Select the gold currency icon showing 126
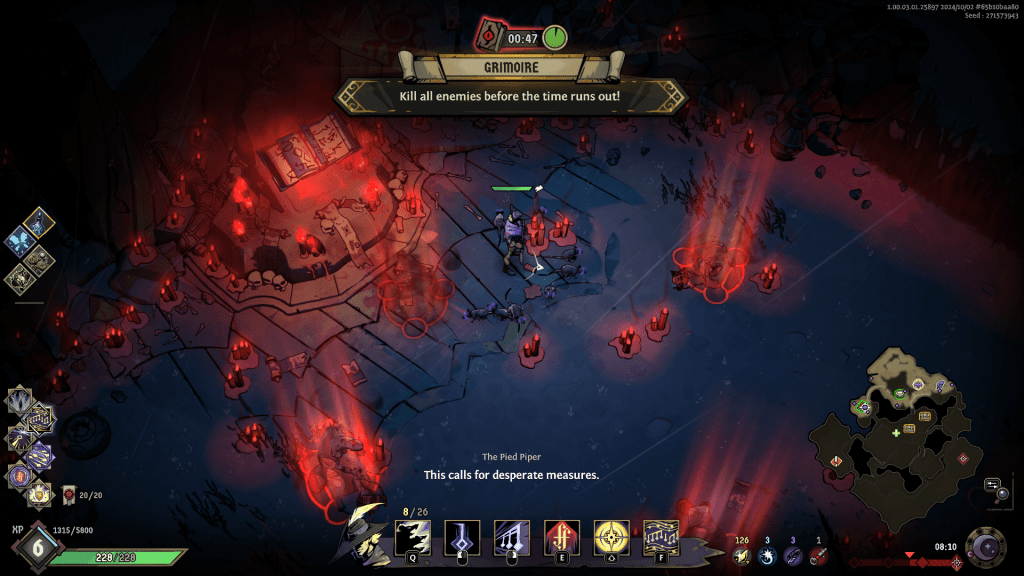This screenshot has height=576, width=1024. point(741,557)
